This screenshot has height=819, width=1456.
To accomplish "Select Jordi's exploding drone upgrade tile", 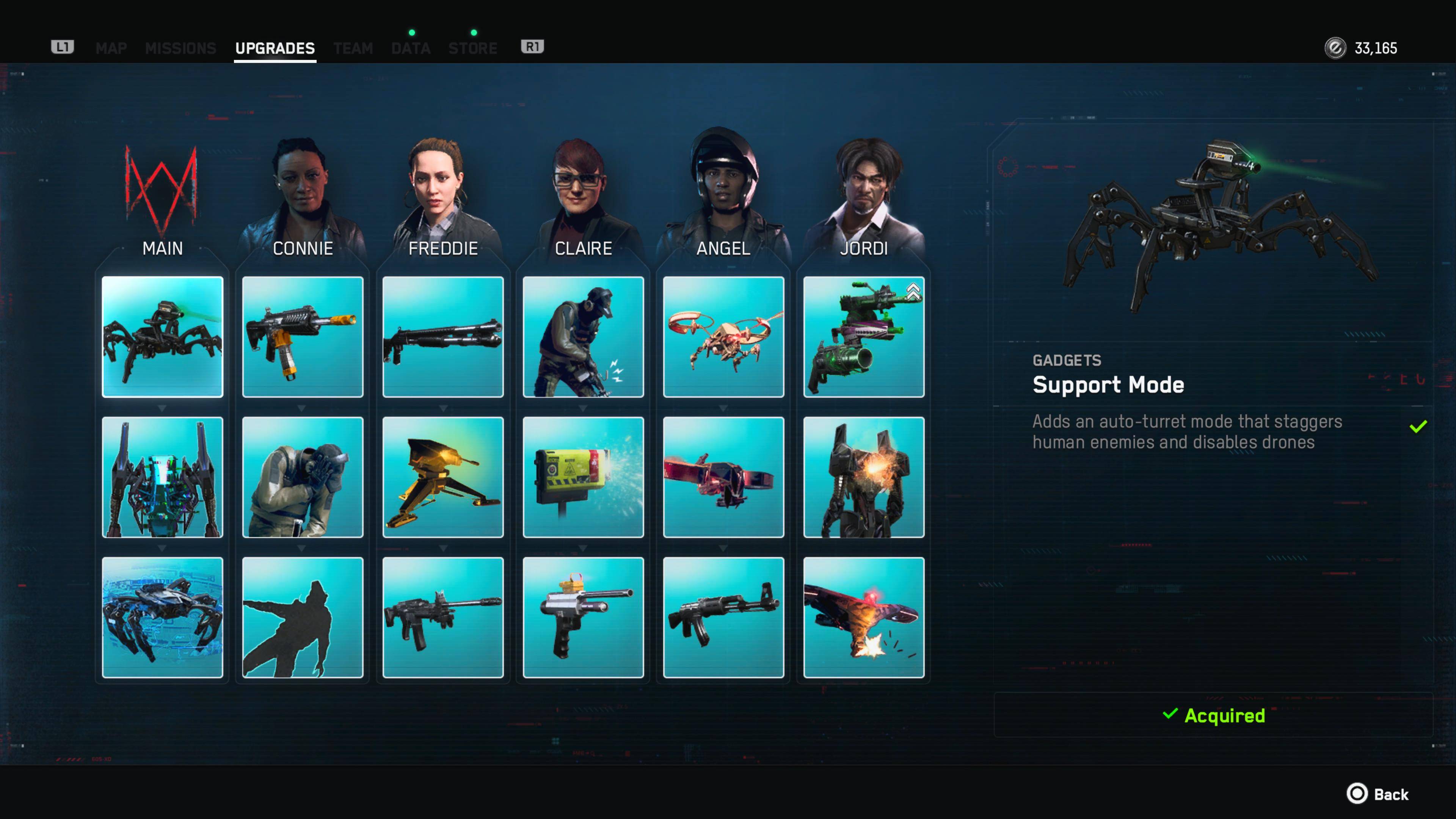I will click(x=863, y=617).
